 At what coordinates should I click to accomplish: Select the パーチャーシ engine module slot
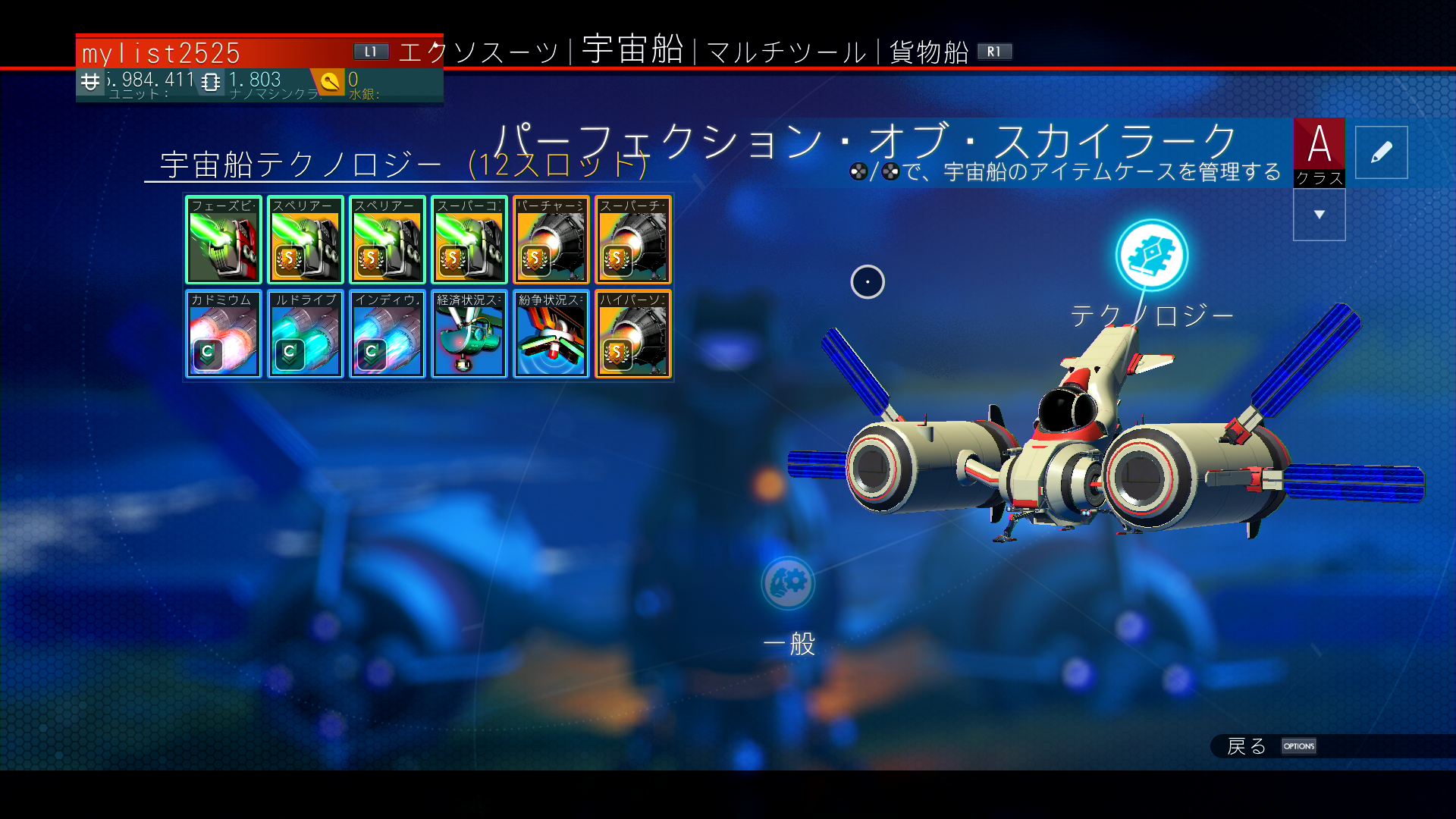pos(551,240)
